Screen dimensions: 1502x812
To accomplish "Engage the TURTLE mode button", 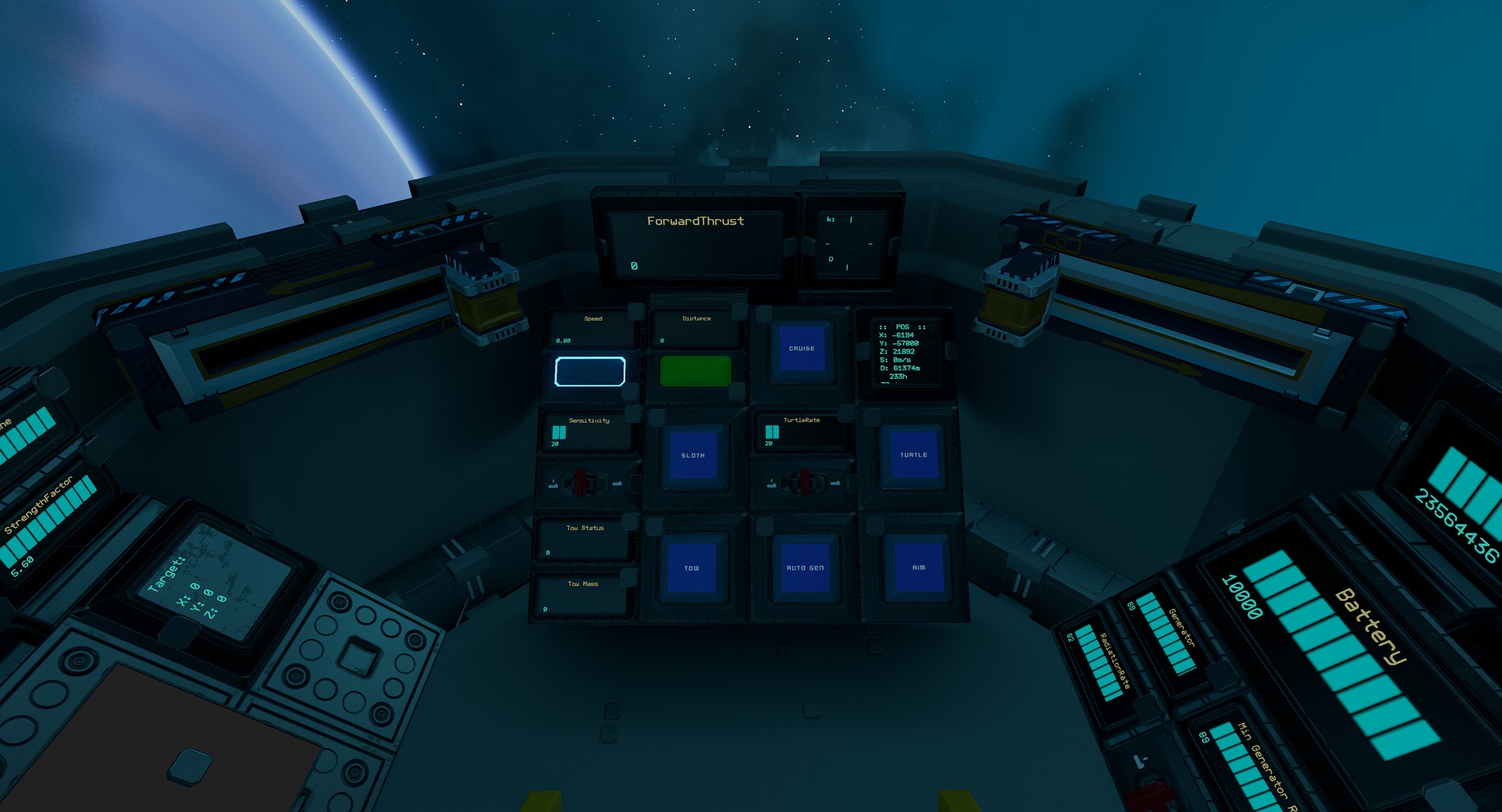I will (913, 455).
